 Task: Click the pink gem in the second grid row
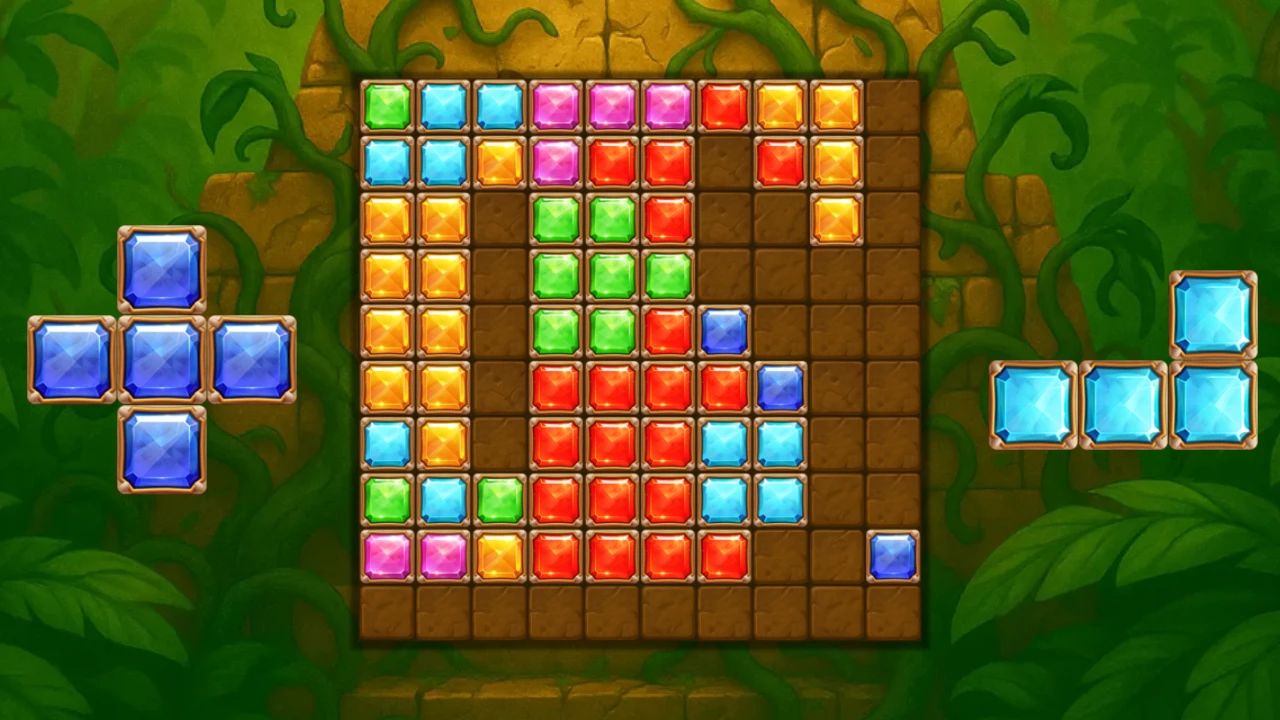(556, 163)
